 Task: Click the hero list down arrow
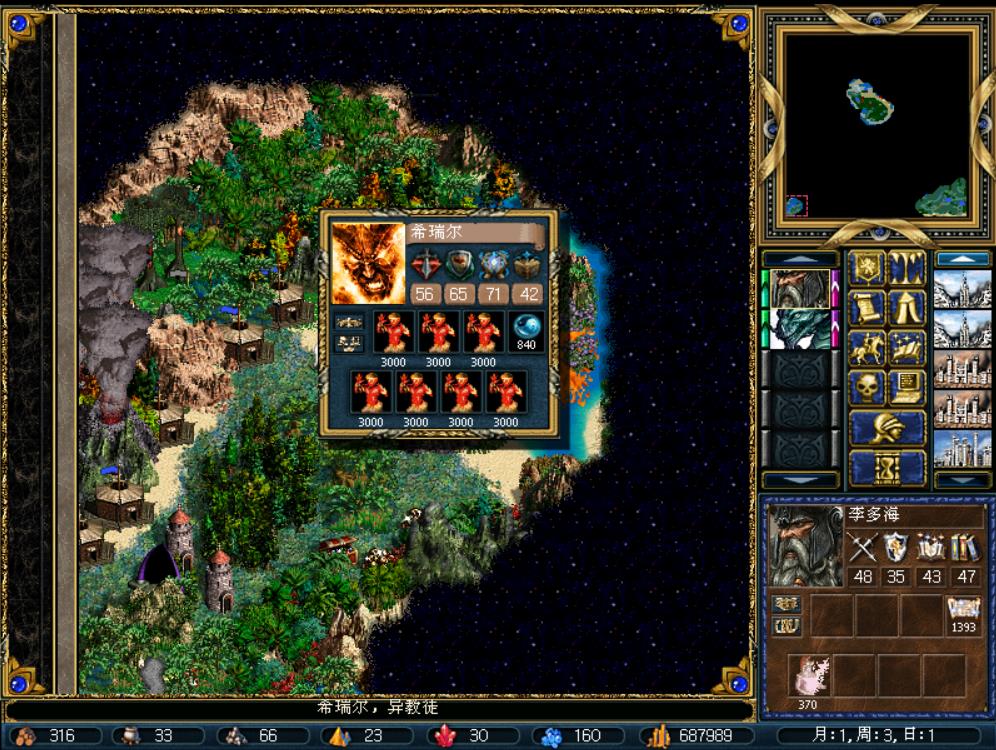point(800,479)
